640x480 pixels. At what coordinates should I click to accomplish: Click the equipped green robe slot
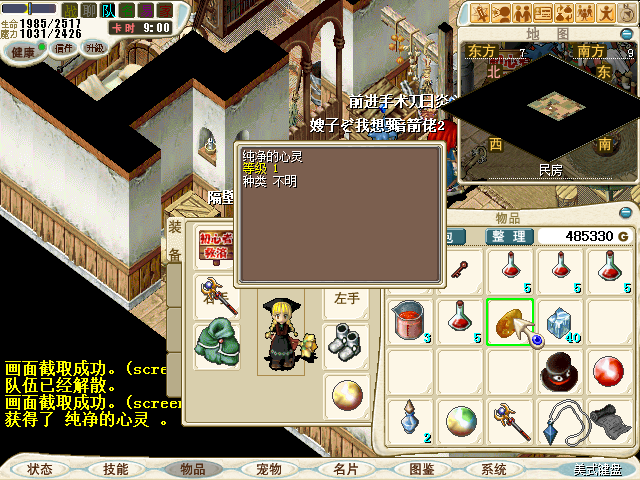tap(216, 337)
